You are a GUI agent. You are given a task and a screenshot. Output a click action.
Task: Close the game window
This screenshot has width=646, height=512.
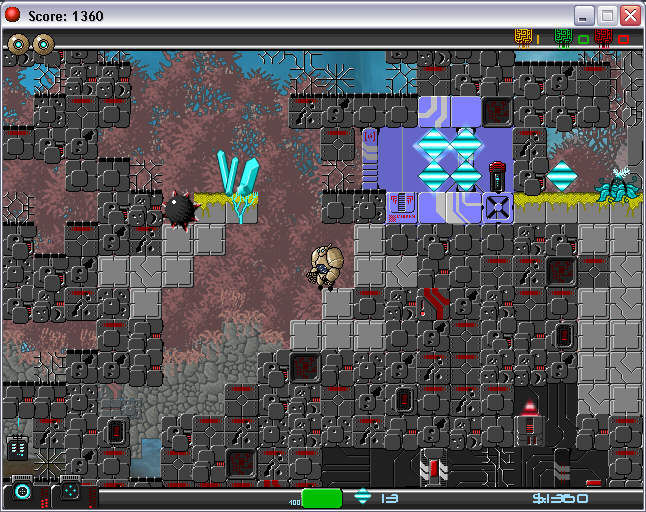click(630, 16)
